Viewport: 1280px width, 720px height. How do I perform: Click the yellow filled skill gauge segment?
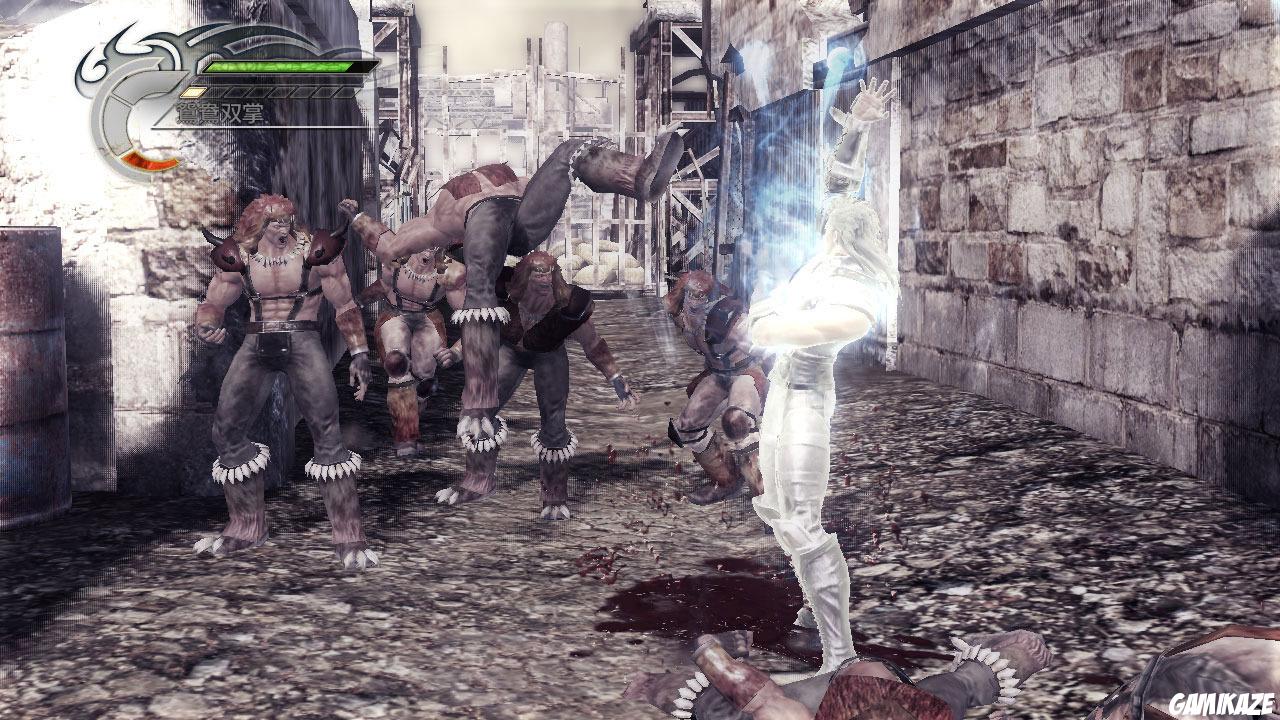pyautogui.click(x=194, y=92)
